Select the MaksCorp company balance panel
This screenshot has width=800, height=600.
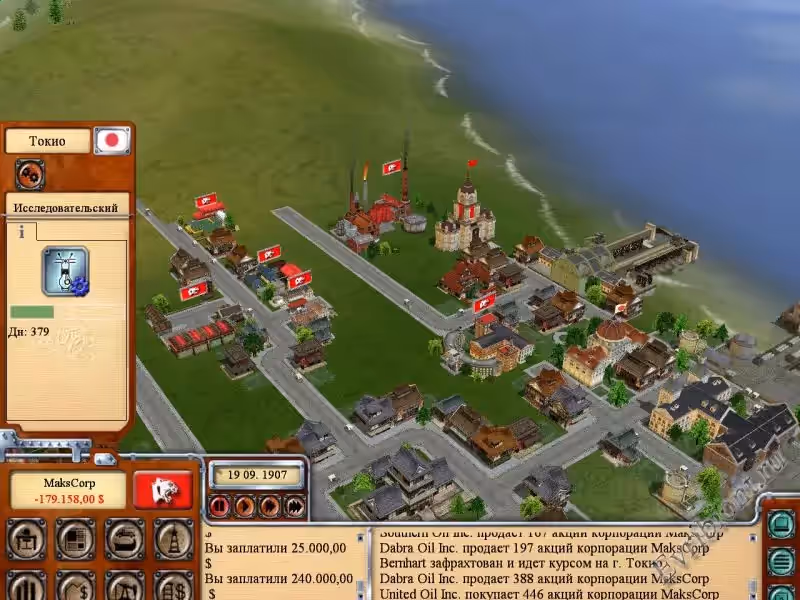tap(68, 489)
